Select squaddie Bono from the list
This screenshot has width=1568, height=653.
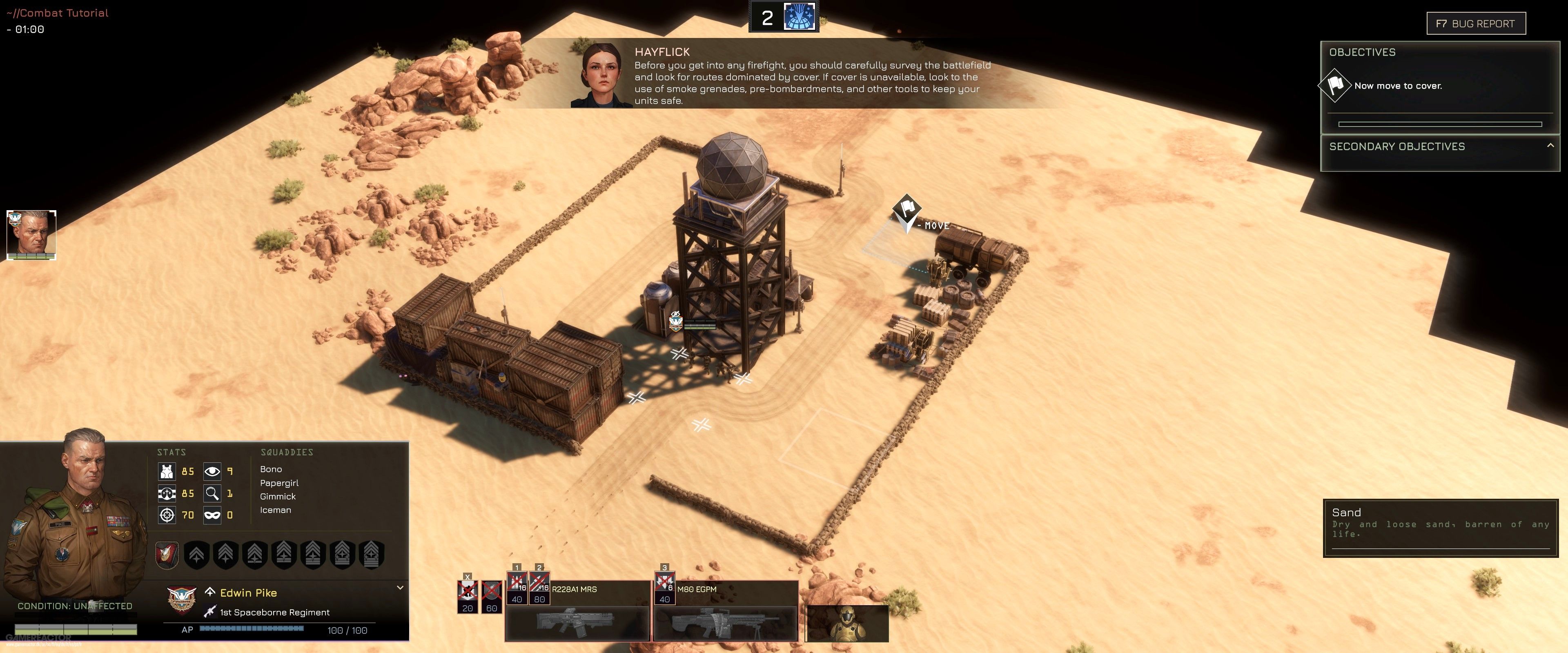[x=271, y=469]
